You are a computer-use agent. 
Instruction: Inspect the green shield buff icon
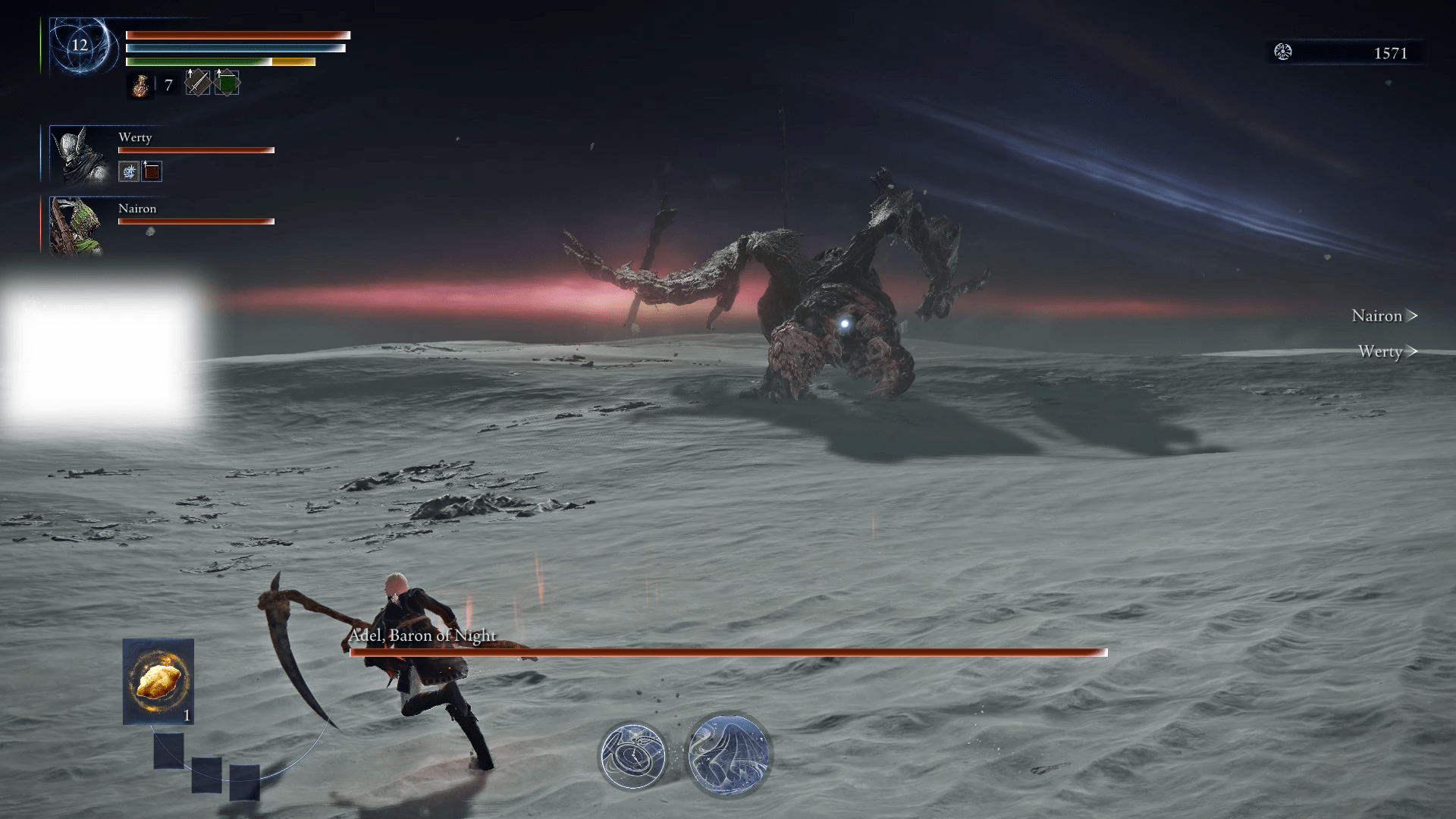click(227, 83)
